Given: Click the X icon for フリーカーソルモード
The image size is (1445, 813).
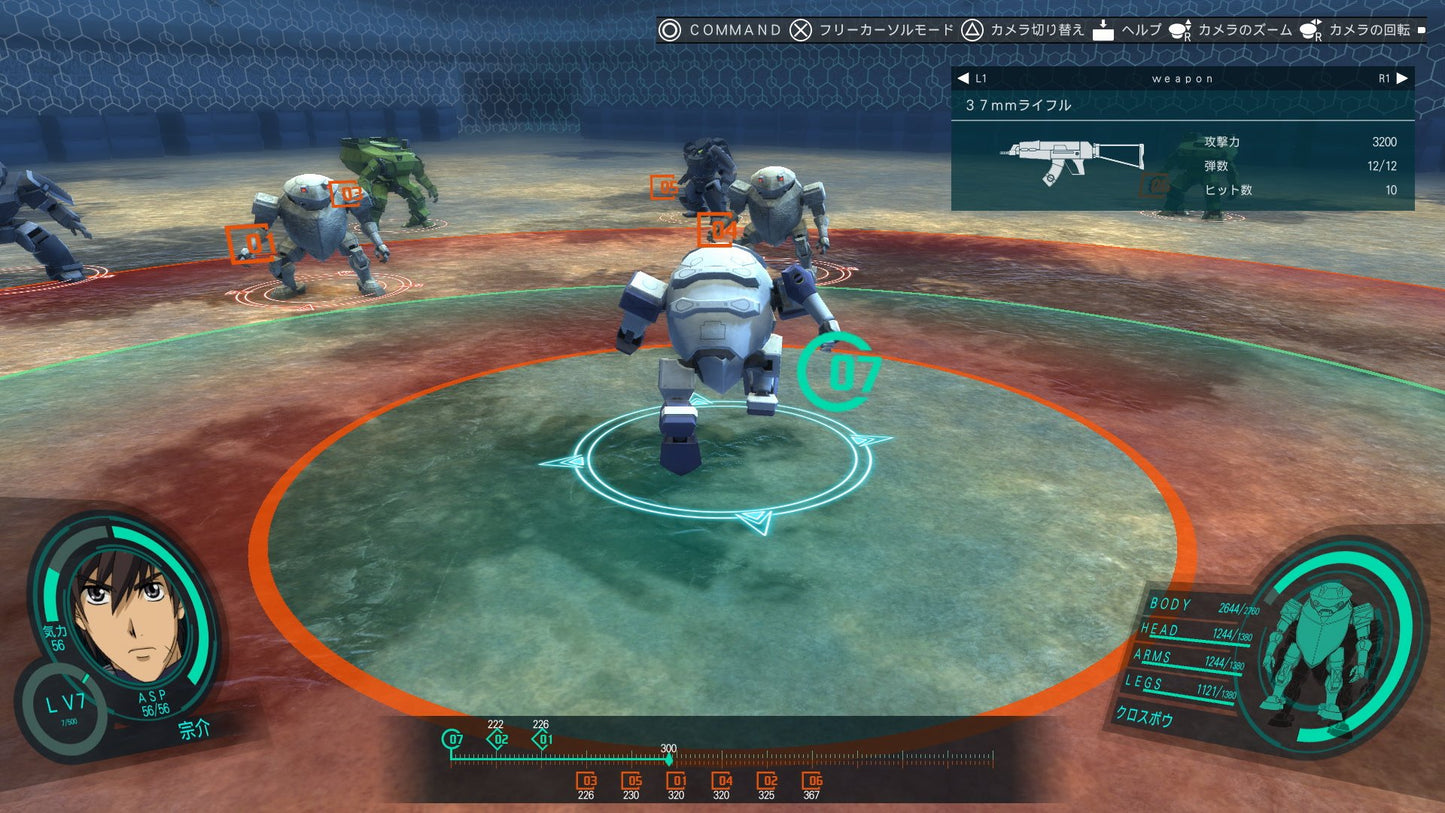Looking at the screenshot, I should pos(799,30).
